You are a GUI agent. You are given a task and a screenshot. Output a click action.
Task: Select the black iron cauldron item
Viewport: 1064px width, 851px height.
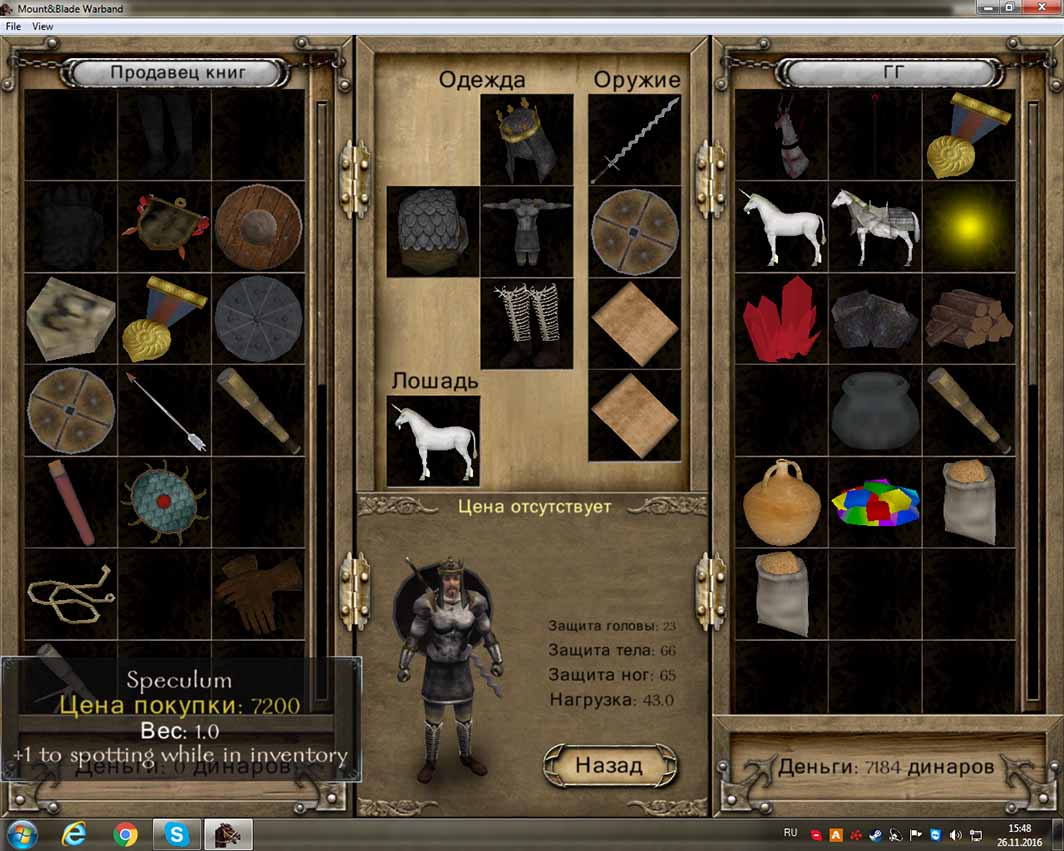[x=874, y=411]
